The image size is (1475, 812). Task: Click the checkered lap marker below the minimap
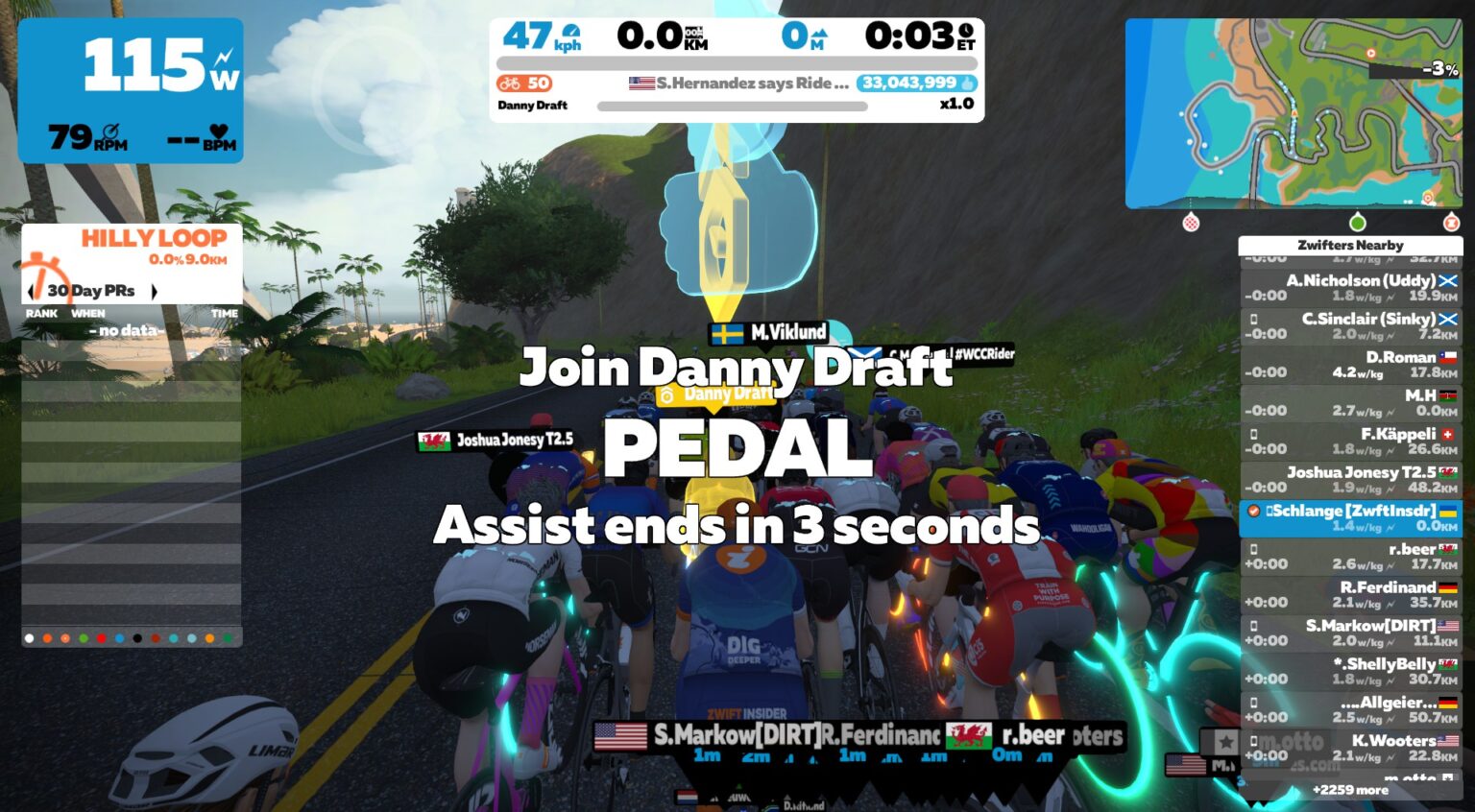1452,221
